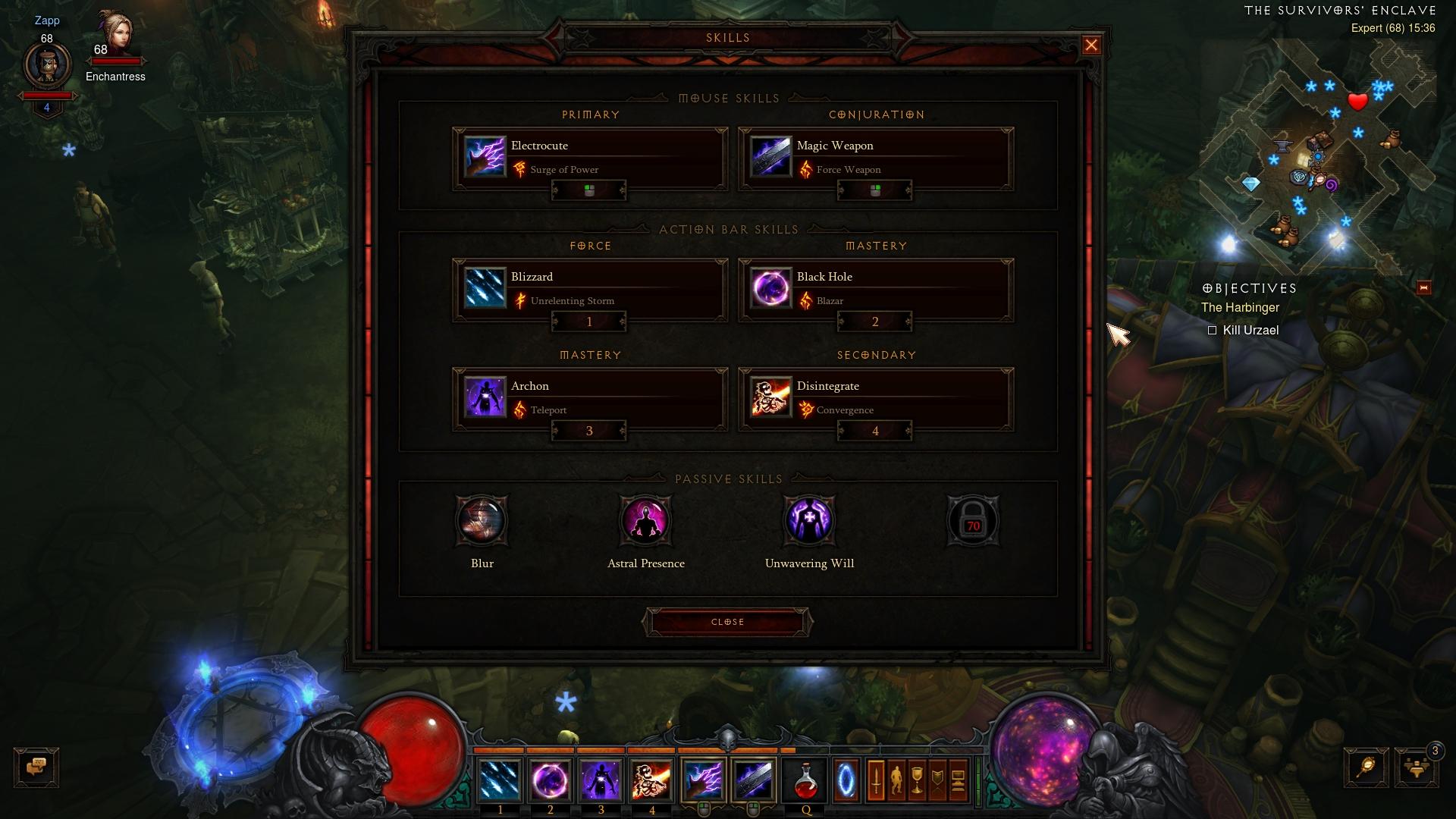Close the Skills window with the X
Viewport: 1456px width, 819px height.
point(1091,45)
